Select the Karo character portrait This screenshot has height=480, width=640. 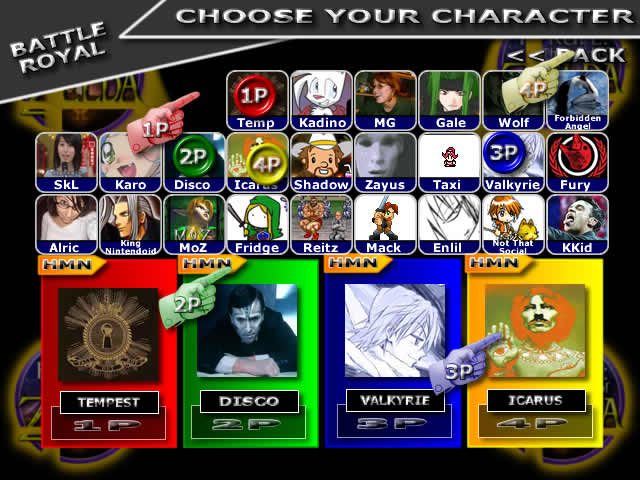point(130,160)
